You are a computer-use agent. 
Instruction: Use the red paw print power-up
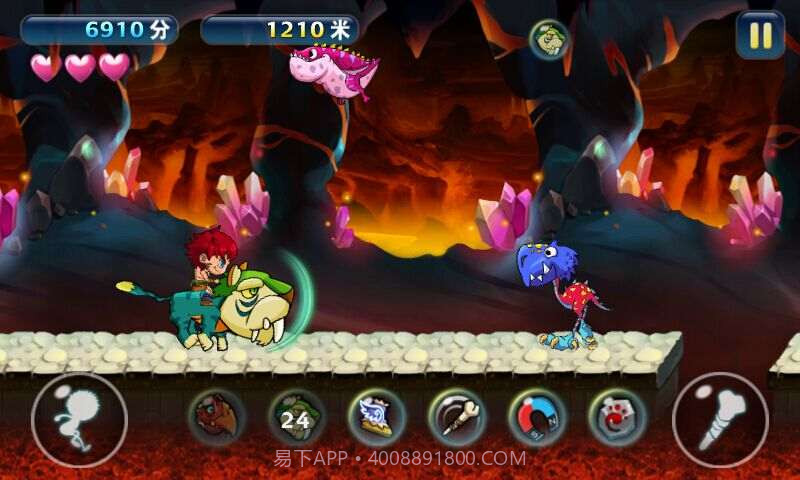[x=617, y=418]
